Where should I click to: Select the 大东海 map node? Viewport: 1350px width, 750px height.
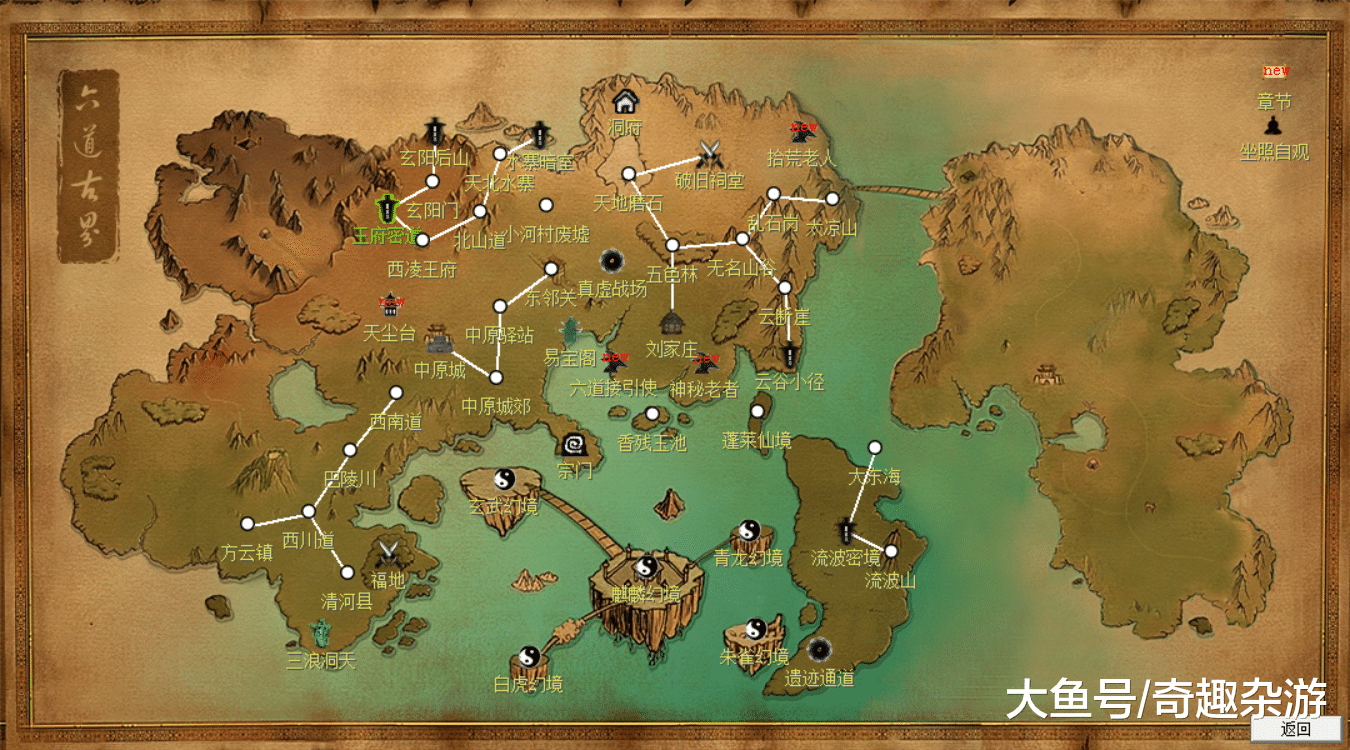point(875,447)
